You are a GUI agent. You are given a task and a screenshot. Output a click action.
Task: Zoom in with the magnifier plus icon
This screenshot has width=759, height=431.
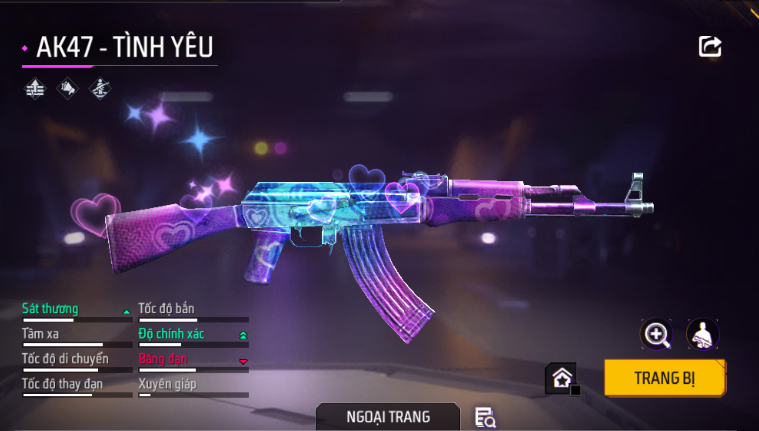(x=657, y=335)
